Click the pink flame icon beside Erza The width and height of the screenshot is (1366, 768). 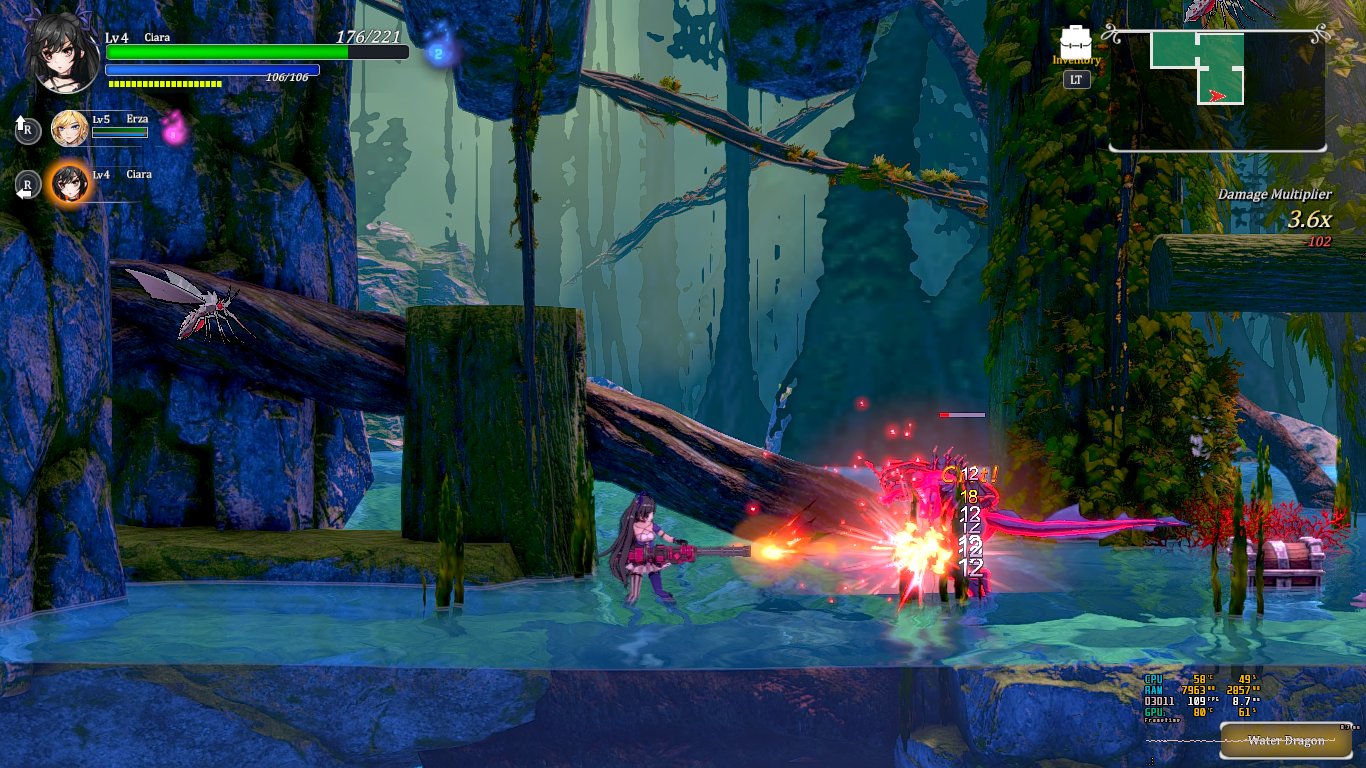coord(174,127)
